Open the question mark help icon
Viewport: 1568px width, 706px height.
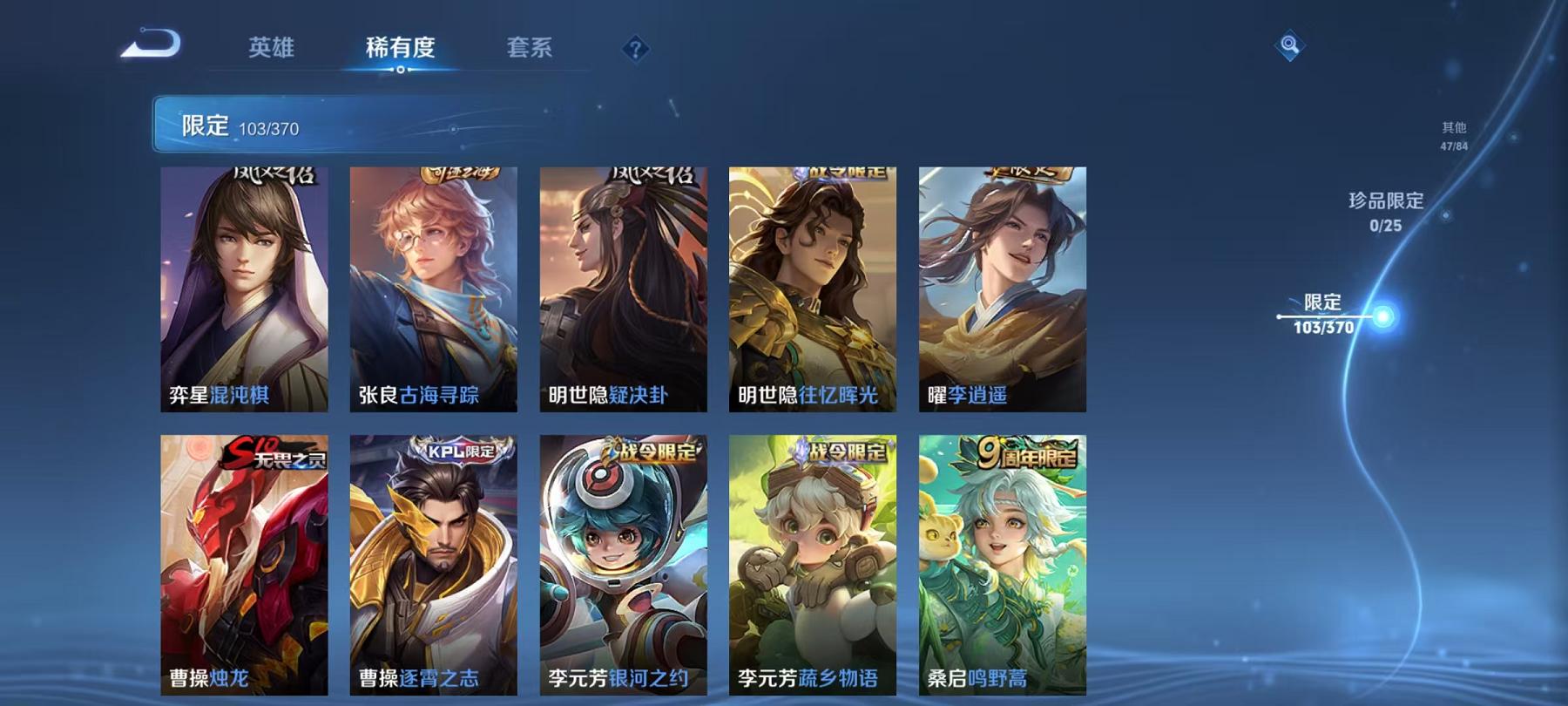click(x=637, y=48)
